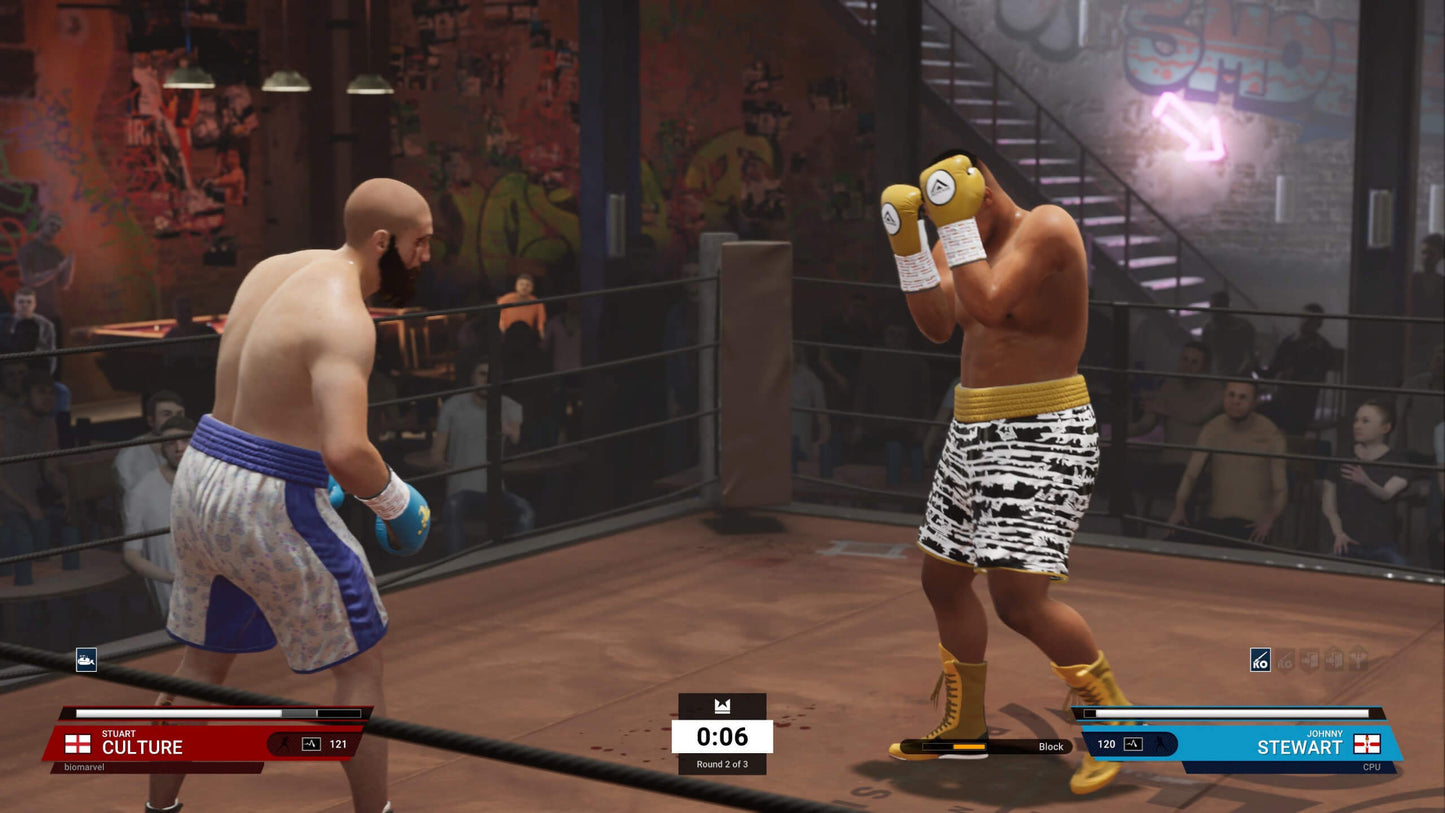Screen dimensions: 1445x813
Task: Click the England flag beside Culture
Action: coord(78,744)
